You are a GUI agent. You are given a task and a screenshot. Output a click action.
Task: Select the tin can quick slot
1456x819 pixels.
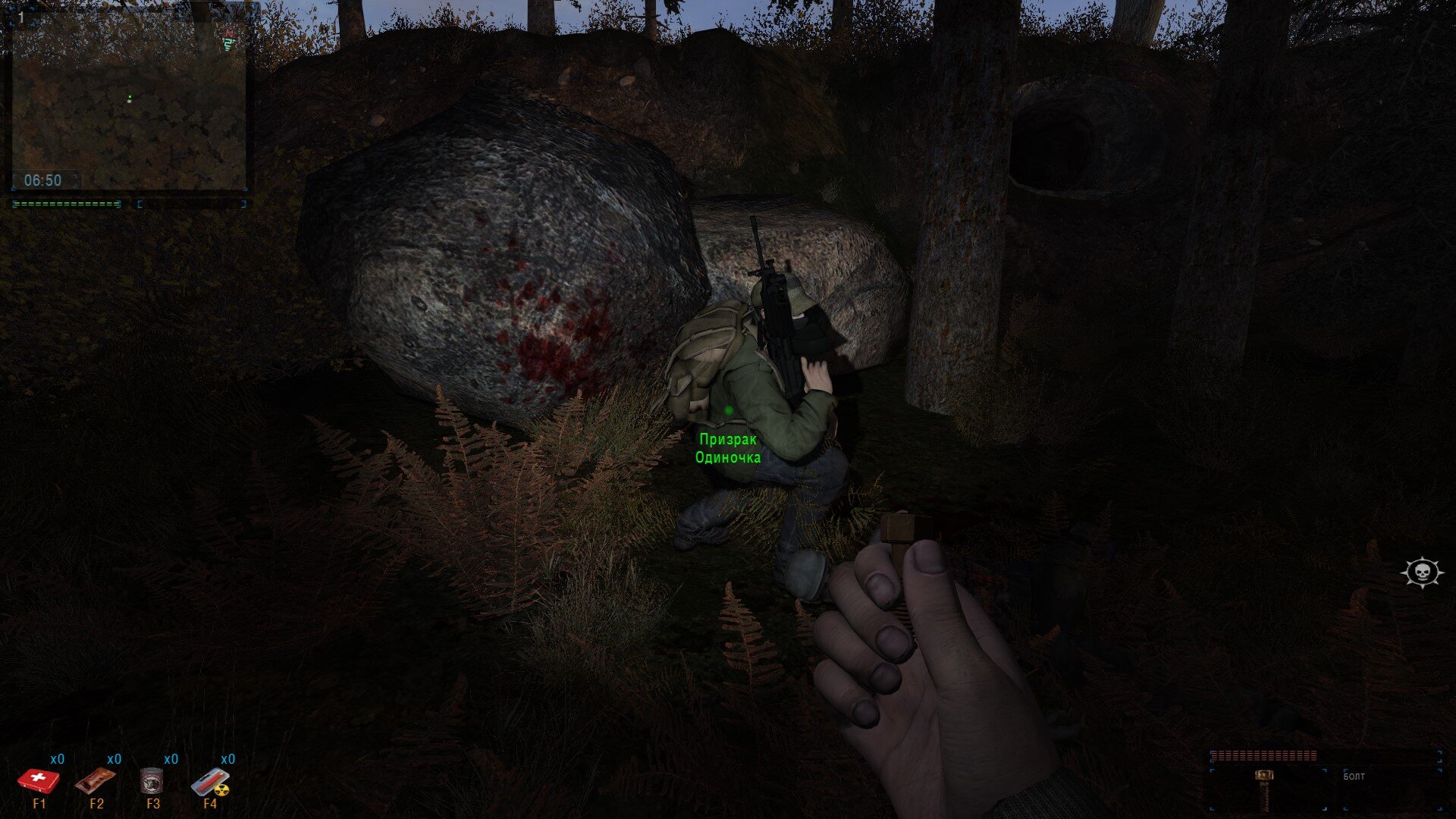point(152,780)
